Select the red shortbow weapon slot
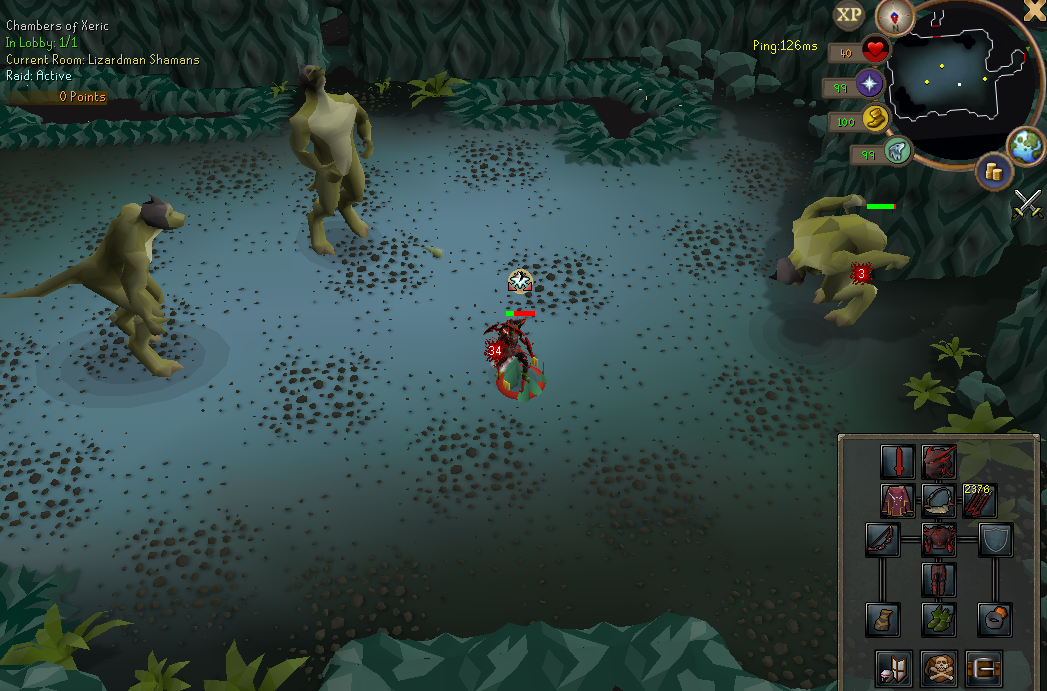Image resolution: width=1047 pixels, height=691 pixels. 883,540
